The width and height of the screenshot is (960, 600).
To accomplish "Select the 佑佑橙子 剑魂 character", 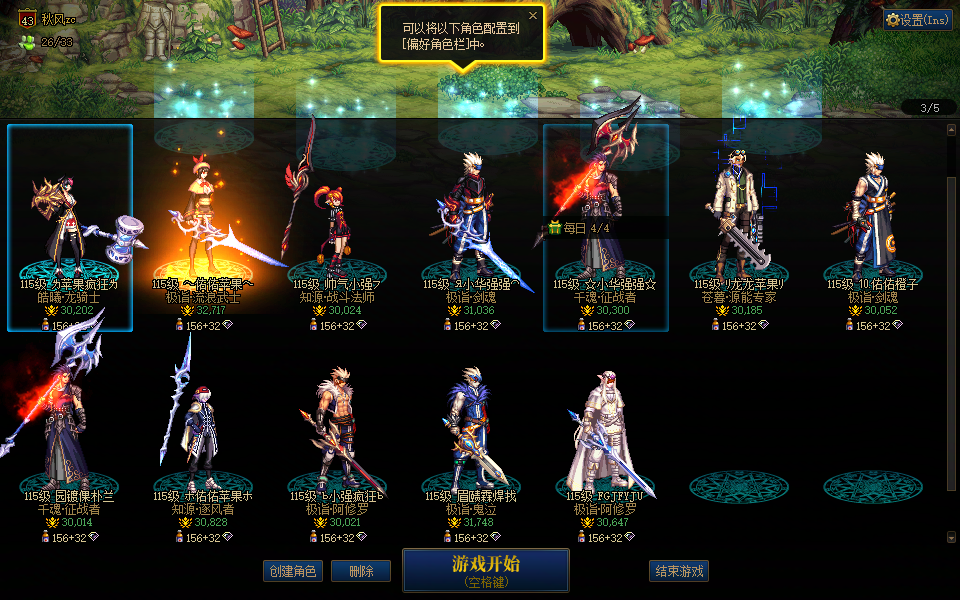I will [x=872, y=230].
